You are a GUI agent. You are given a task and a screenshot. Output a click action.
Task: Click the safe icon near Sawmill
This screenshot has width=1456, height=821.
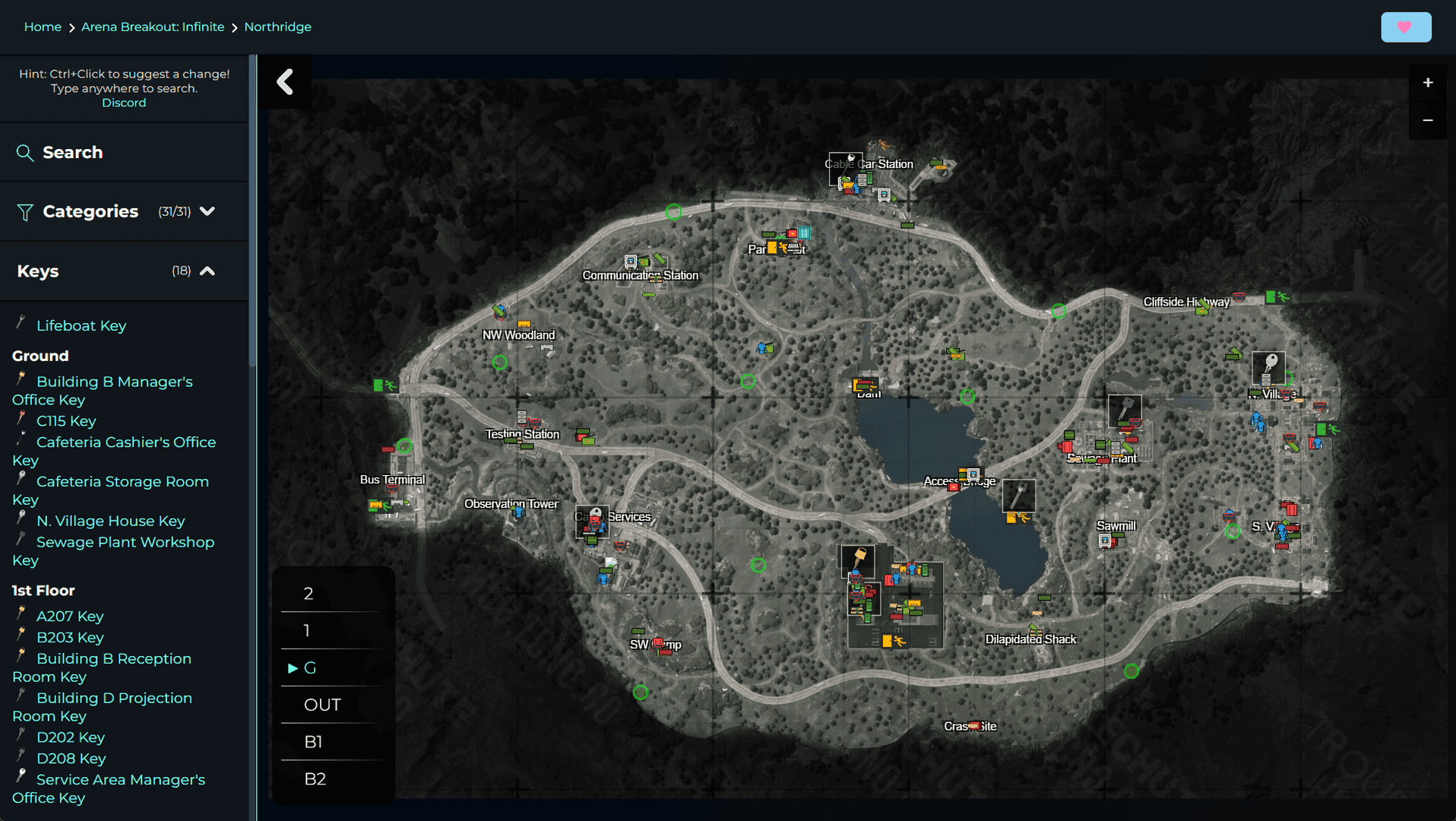click(1105, 541)
